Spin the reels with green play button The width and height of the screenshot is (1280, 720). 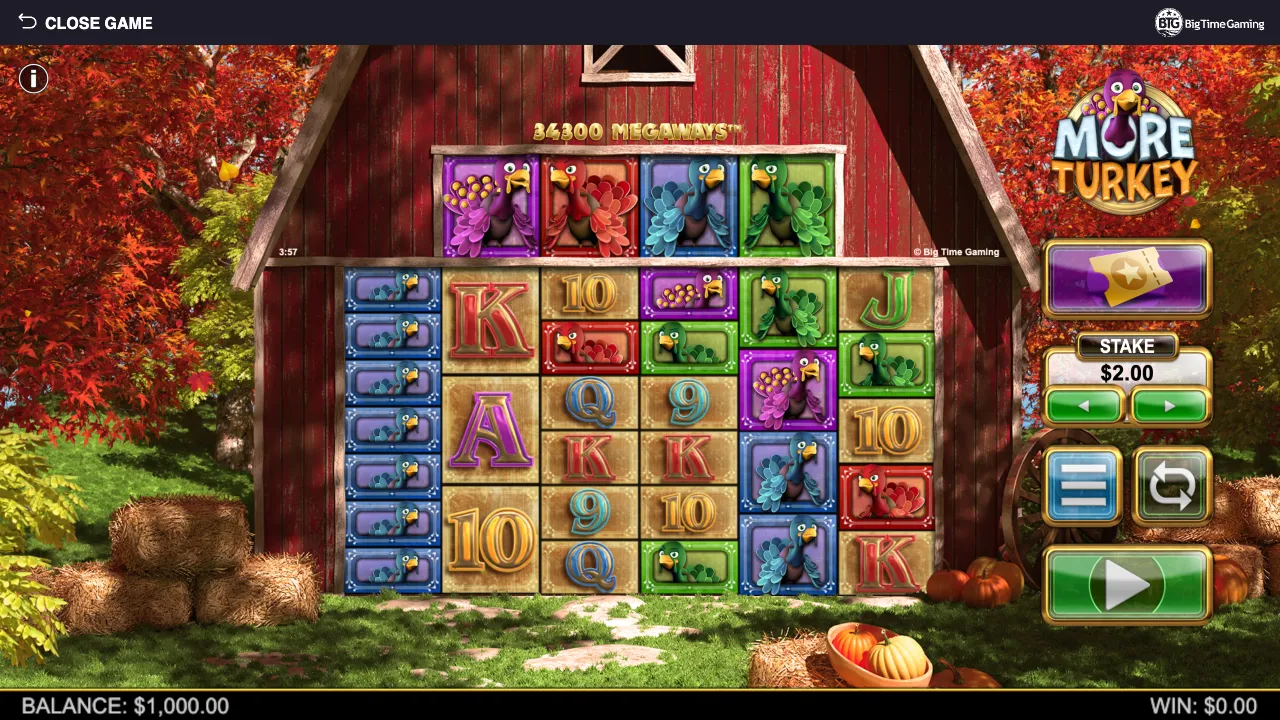pyautogui.click(x=1127, y=585)
